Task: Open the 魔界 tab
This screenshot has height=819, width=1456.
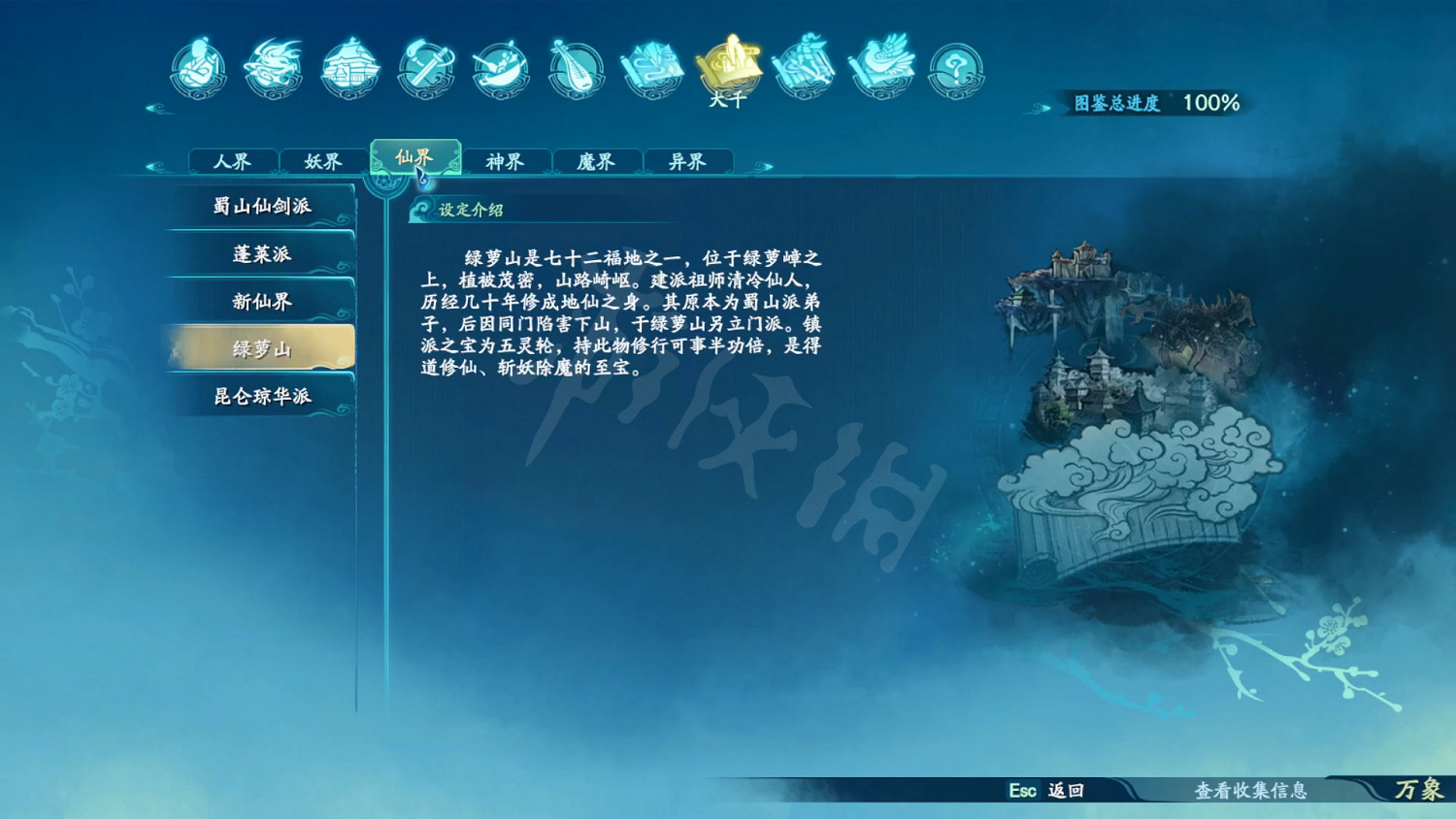Action: coord(596,161)
